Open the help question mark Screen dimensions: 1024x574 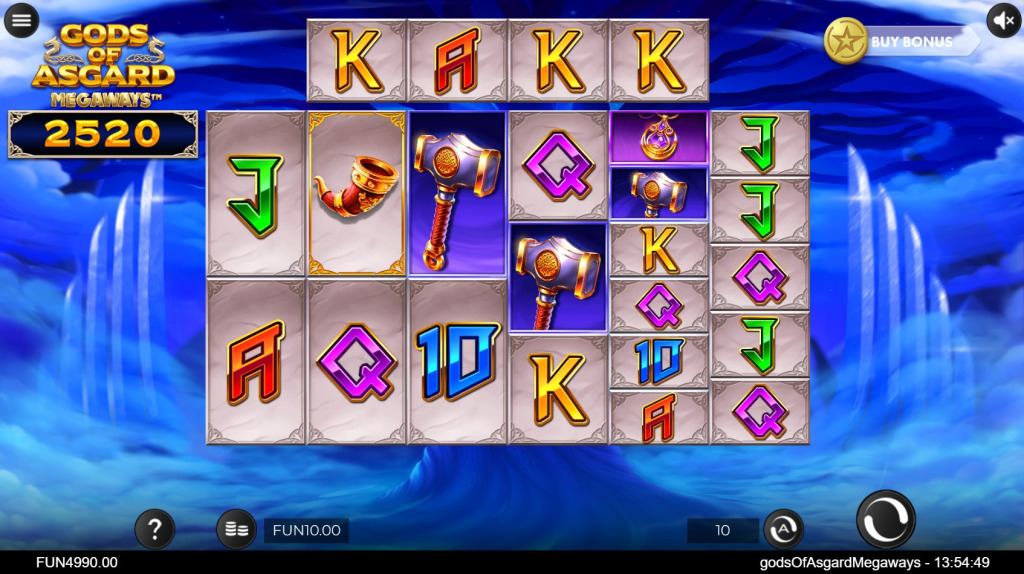[155, 529]
